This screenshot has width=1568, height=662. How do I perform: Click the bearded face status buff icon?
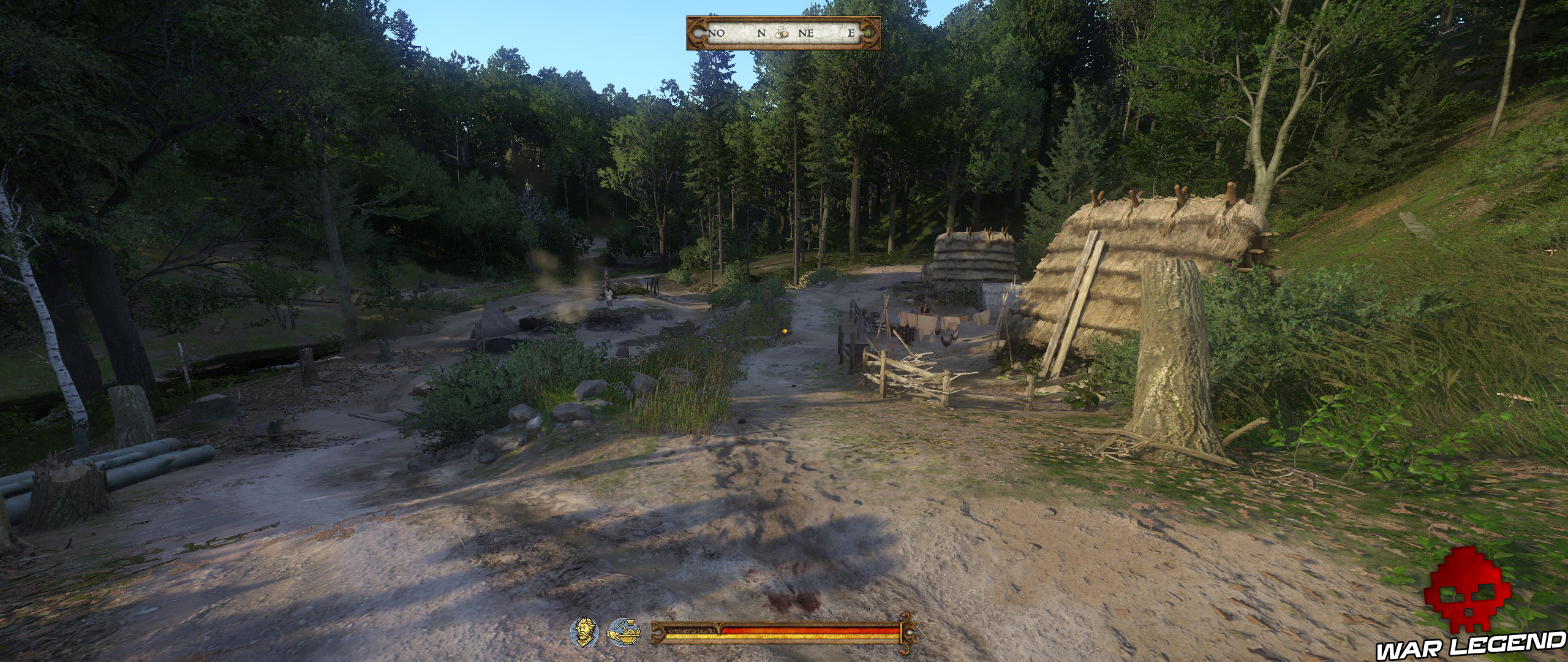(585, 633)
